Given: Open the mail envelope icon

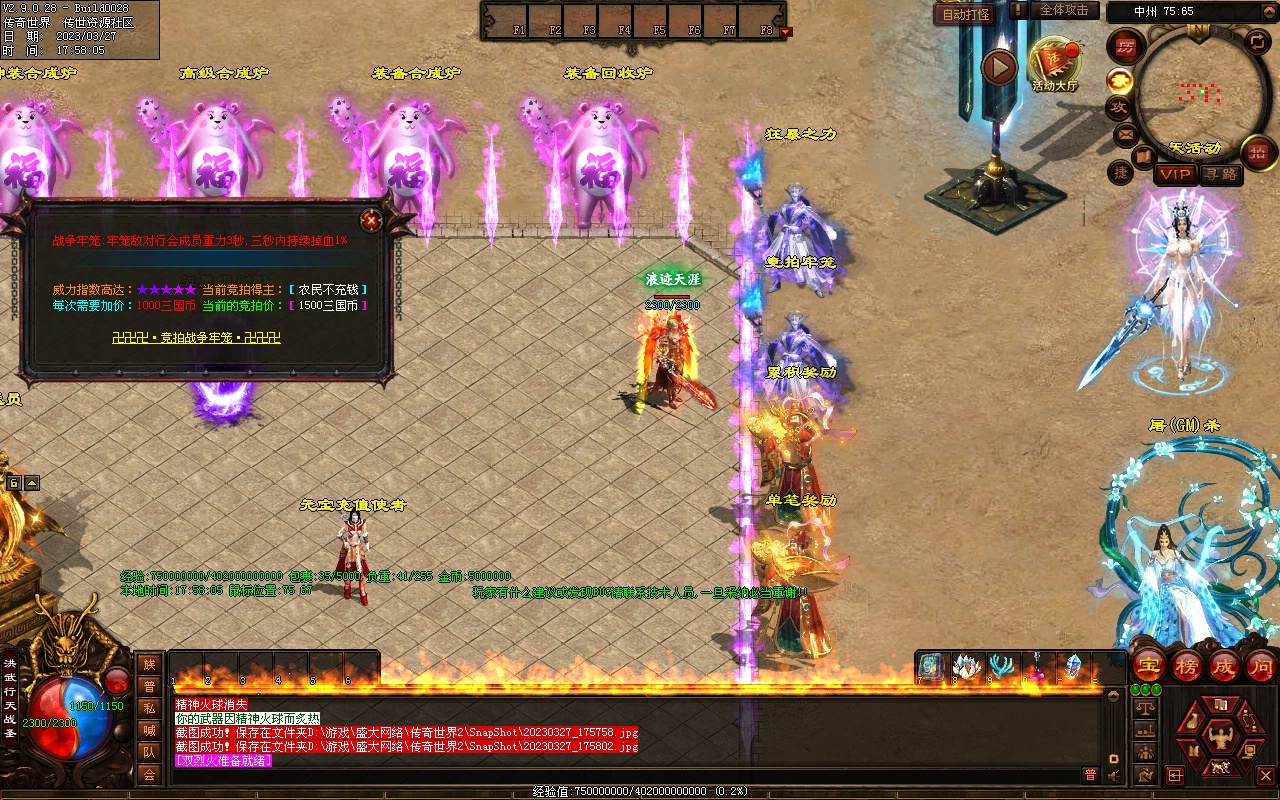Looking at the screenshot, I should 1125,134.
